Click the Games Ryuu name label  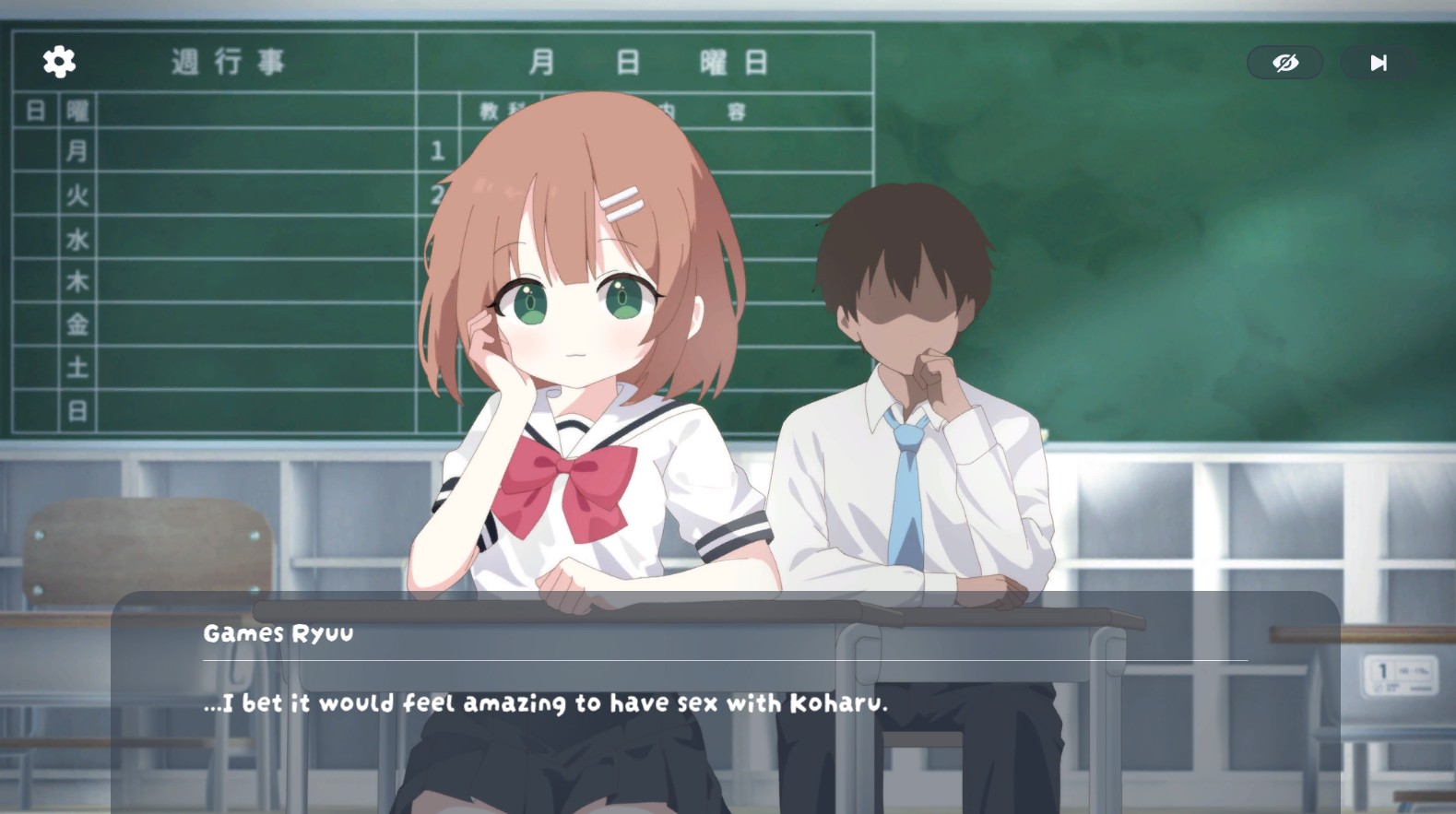pos(278,632)
